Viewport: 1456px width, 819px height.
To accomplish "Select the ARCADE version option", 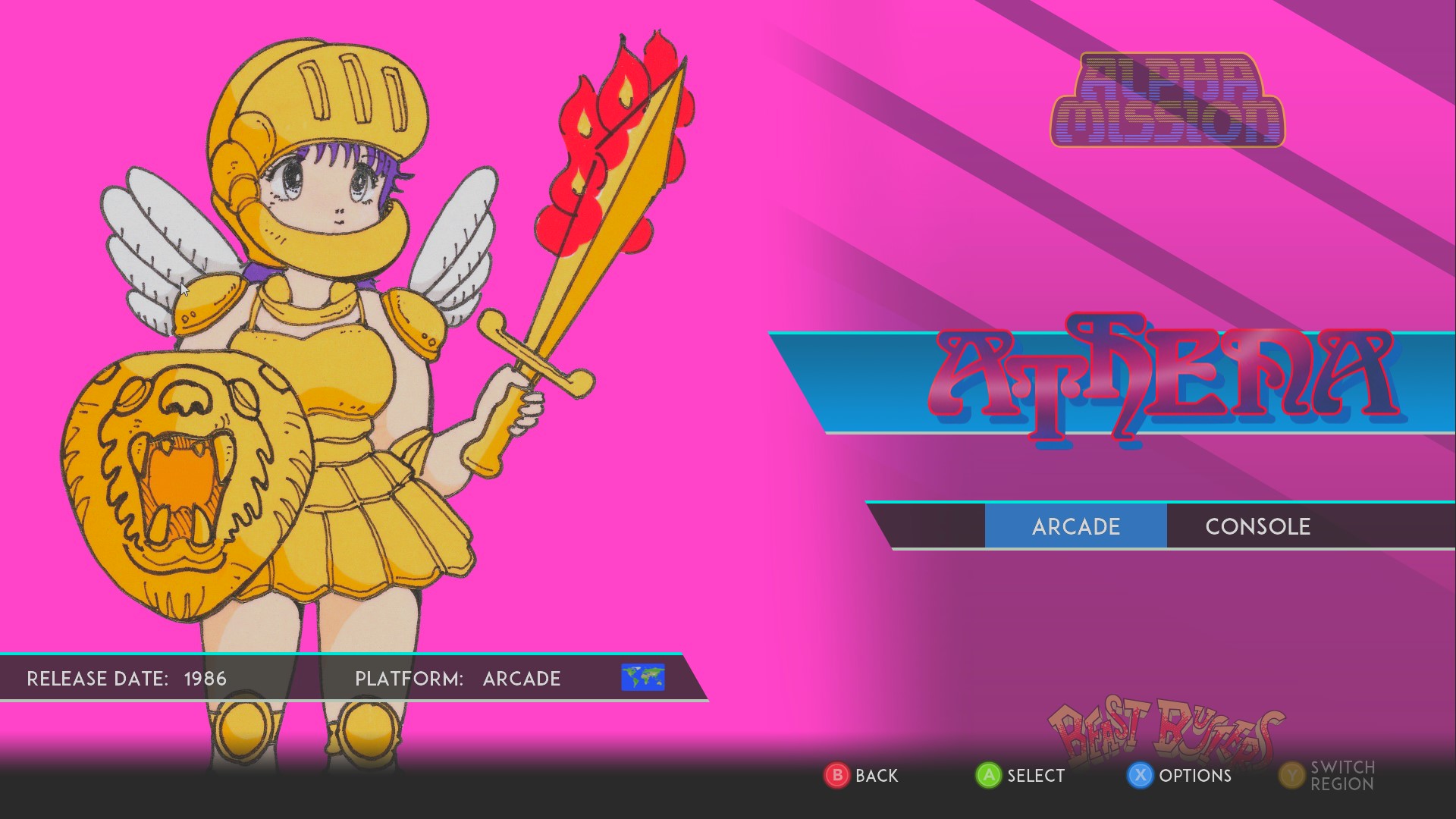I will [1075, 526].
